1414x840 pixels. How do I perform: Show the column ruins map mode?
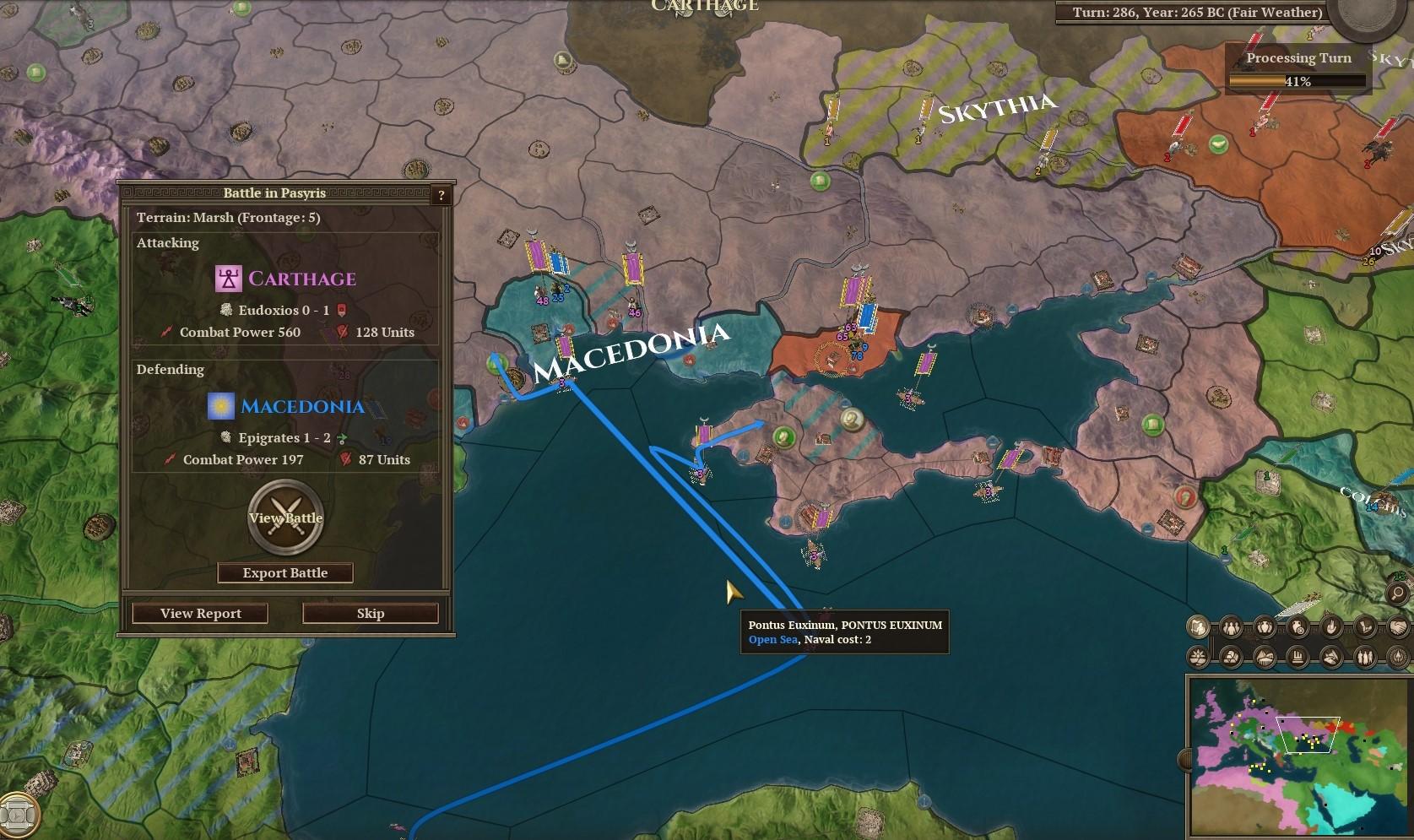click(x=1298, y=657)
